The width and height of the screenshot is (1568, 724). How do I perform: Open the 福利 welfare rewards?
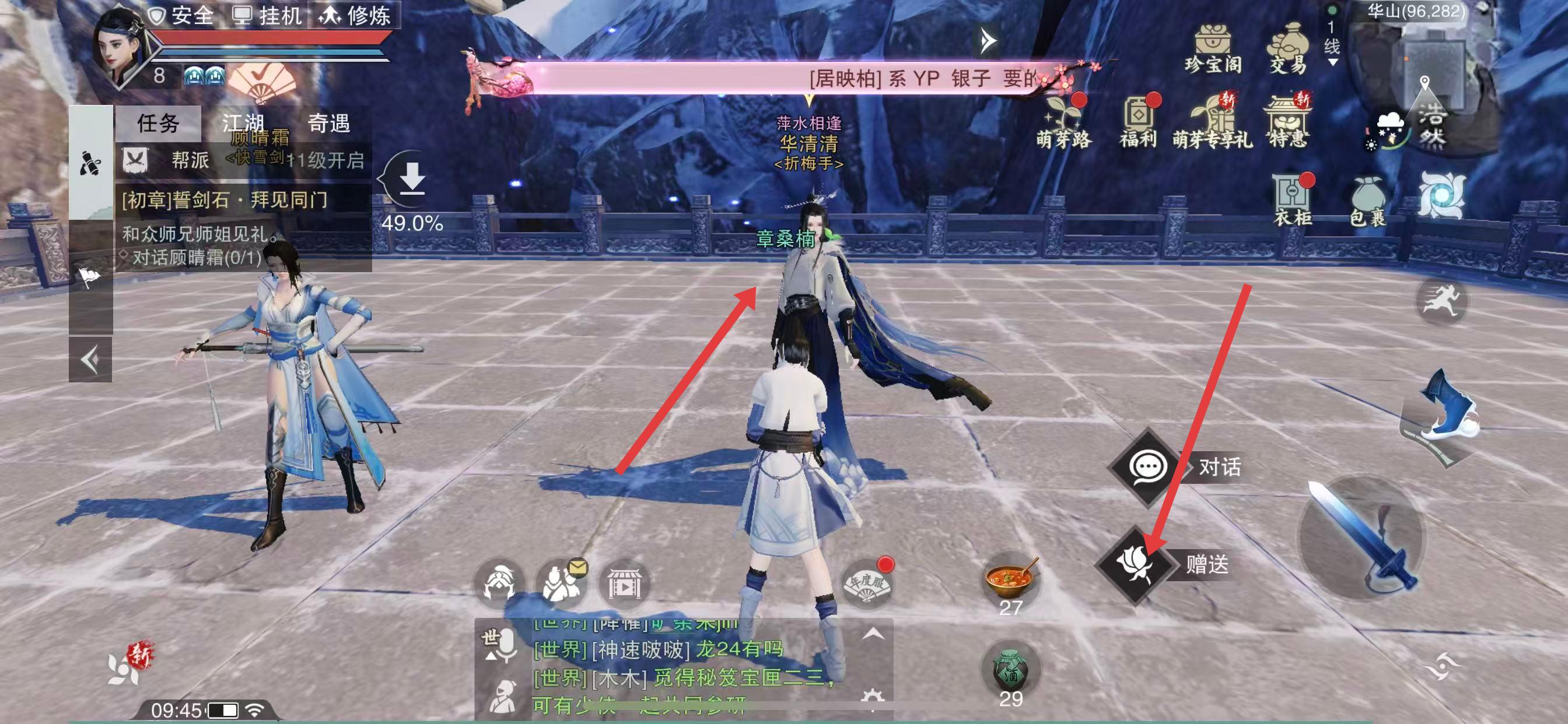(1138, 123)
